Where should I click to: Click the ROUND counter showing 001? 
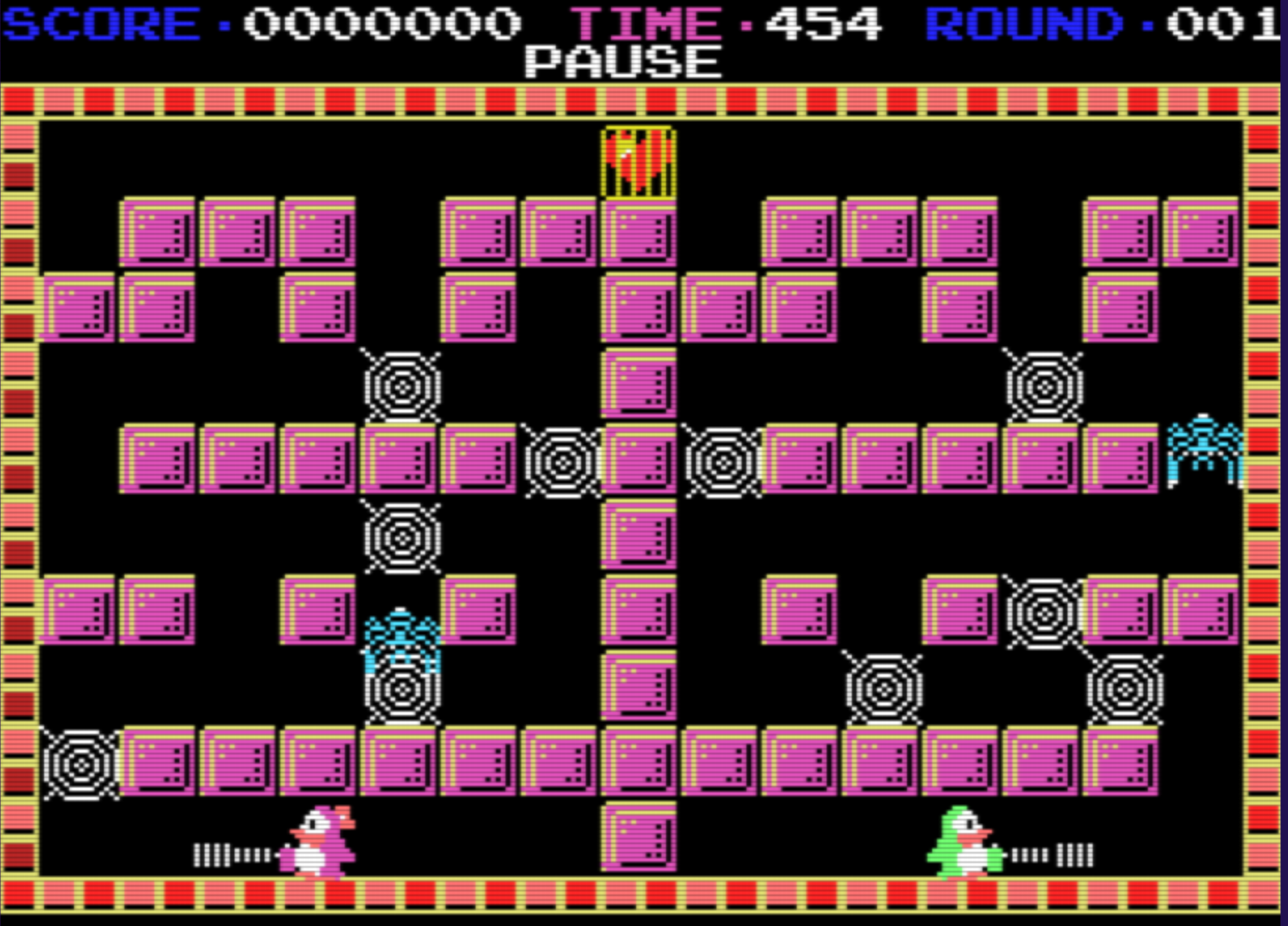point(1224,22)
